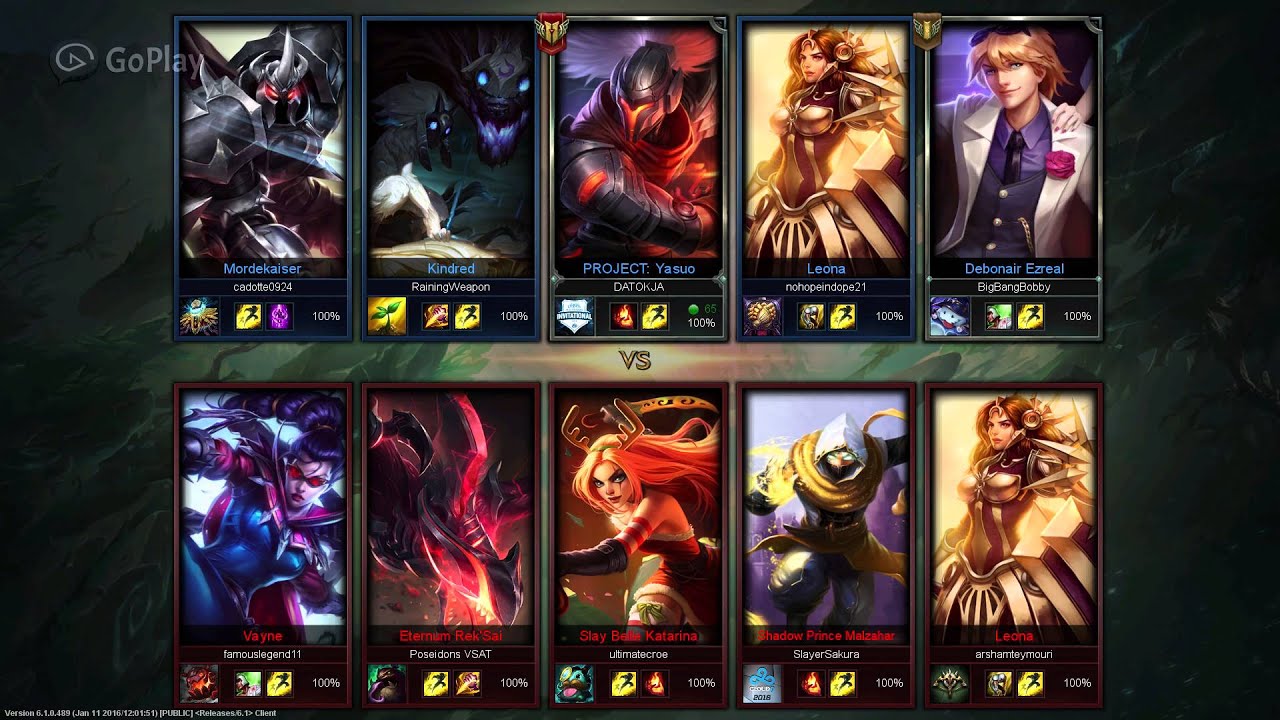Select the Debonair Ezreal champion card

[x=1013, y=150]
